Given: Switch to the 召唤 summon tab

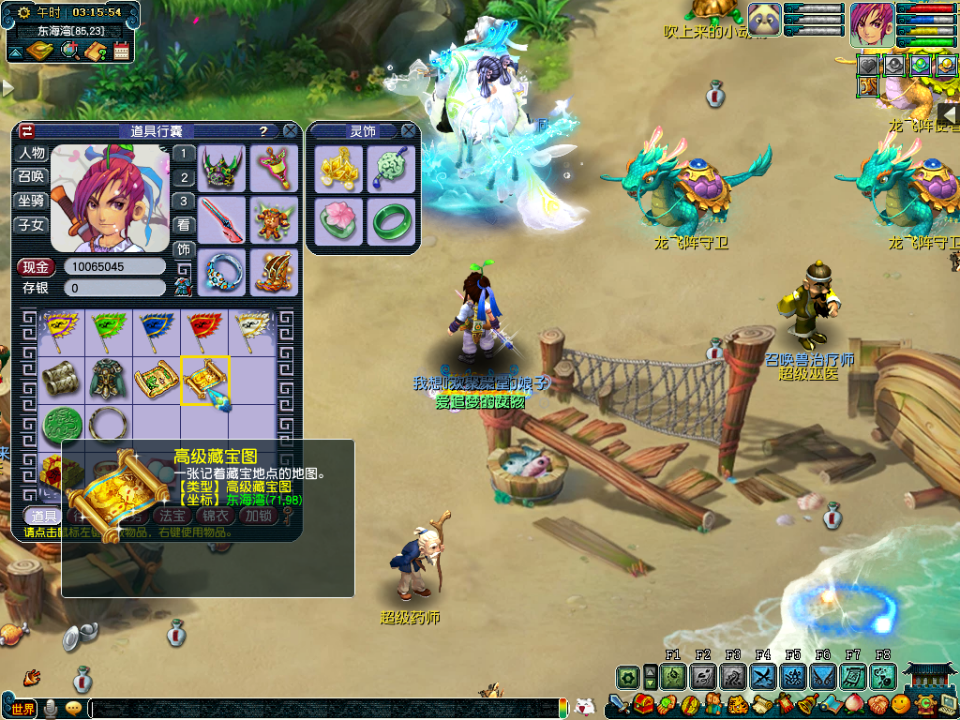Looking at the screenshot, I should pos(31,176).
